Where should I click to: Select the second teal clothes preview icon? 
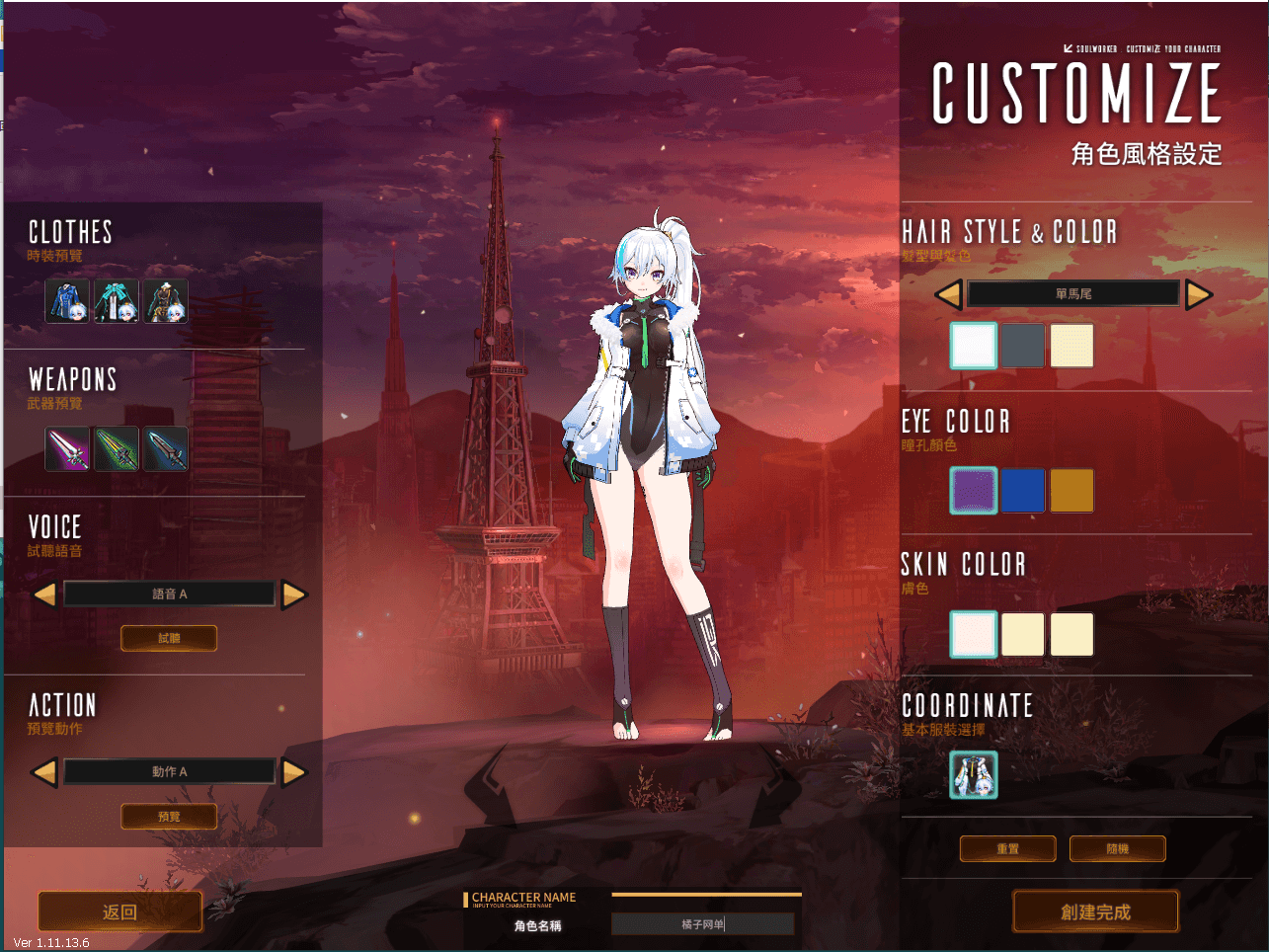116,300
